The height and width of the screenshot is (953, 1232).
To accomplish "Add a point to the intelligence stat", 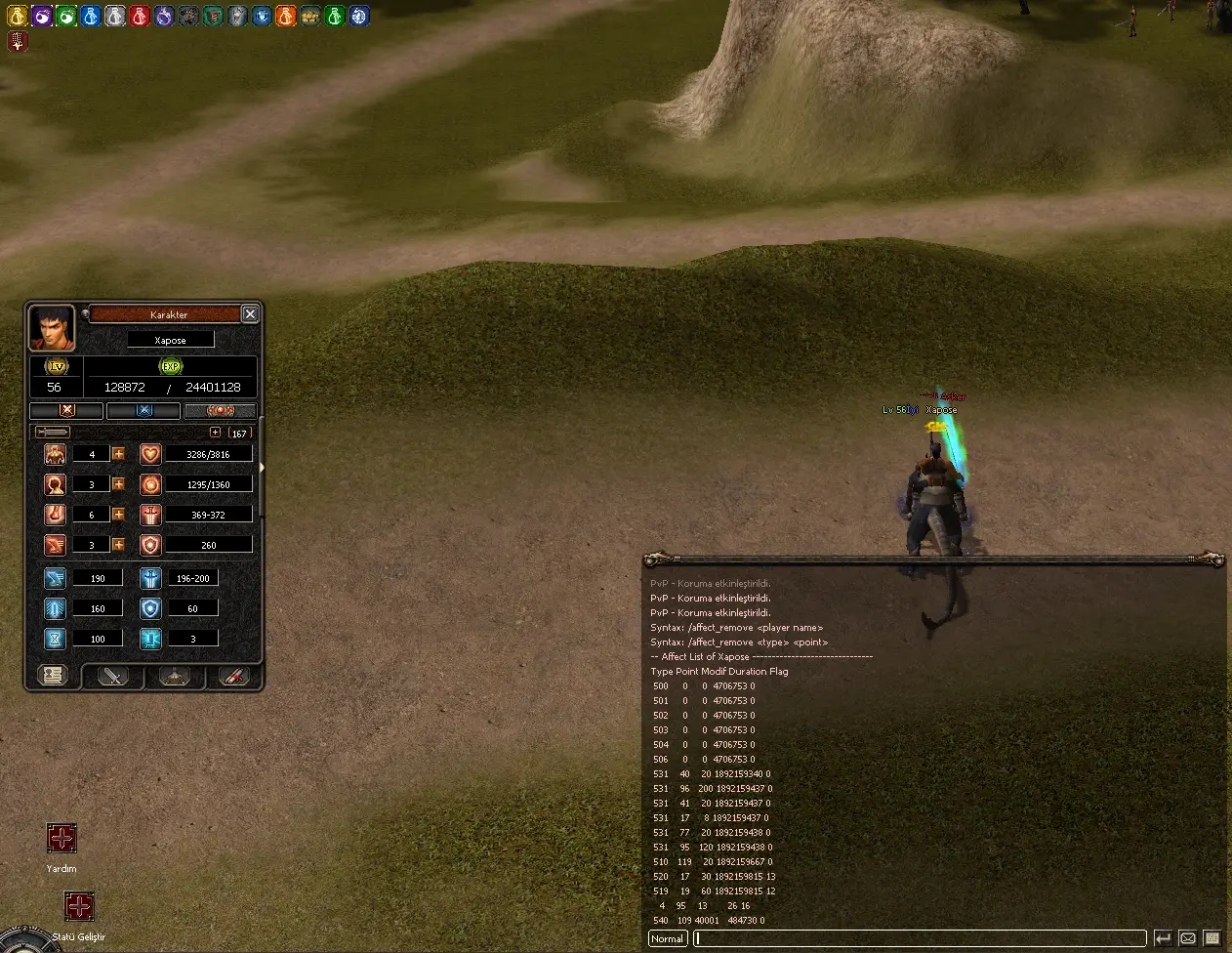I will [118, 484].
